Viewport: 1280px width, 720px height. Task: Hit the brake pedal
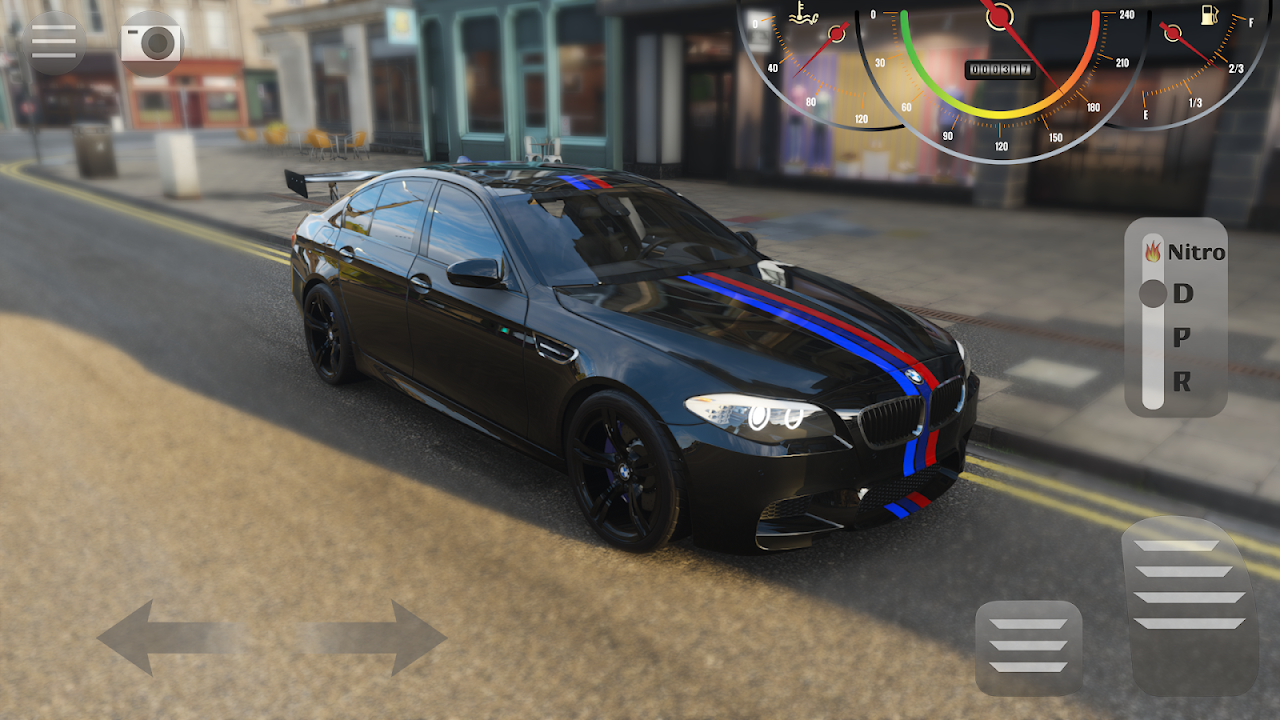pos(1028,646)
